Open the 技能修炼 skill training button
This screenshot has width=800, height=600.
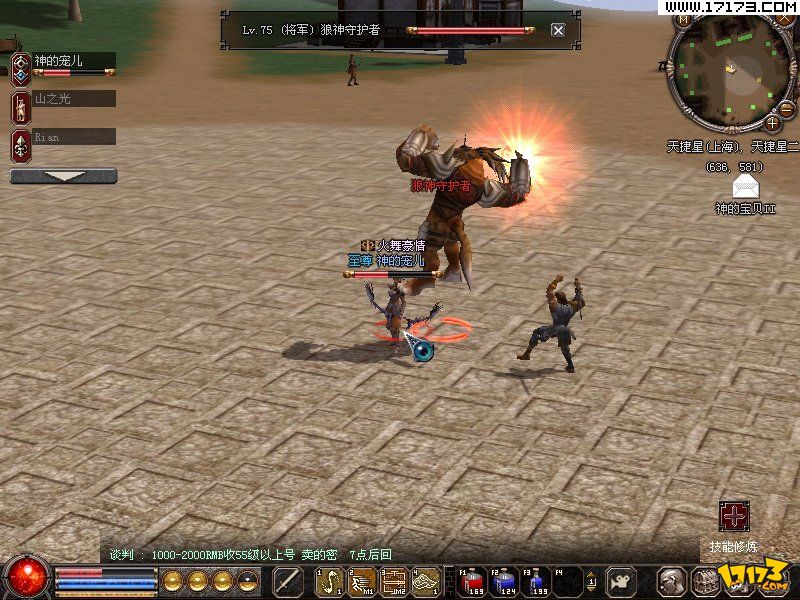click(x=734, y=517)
